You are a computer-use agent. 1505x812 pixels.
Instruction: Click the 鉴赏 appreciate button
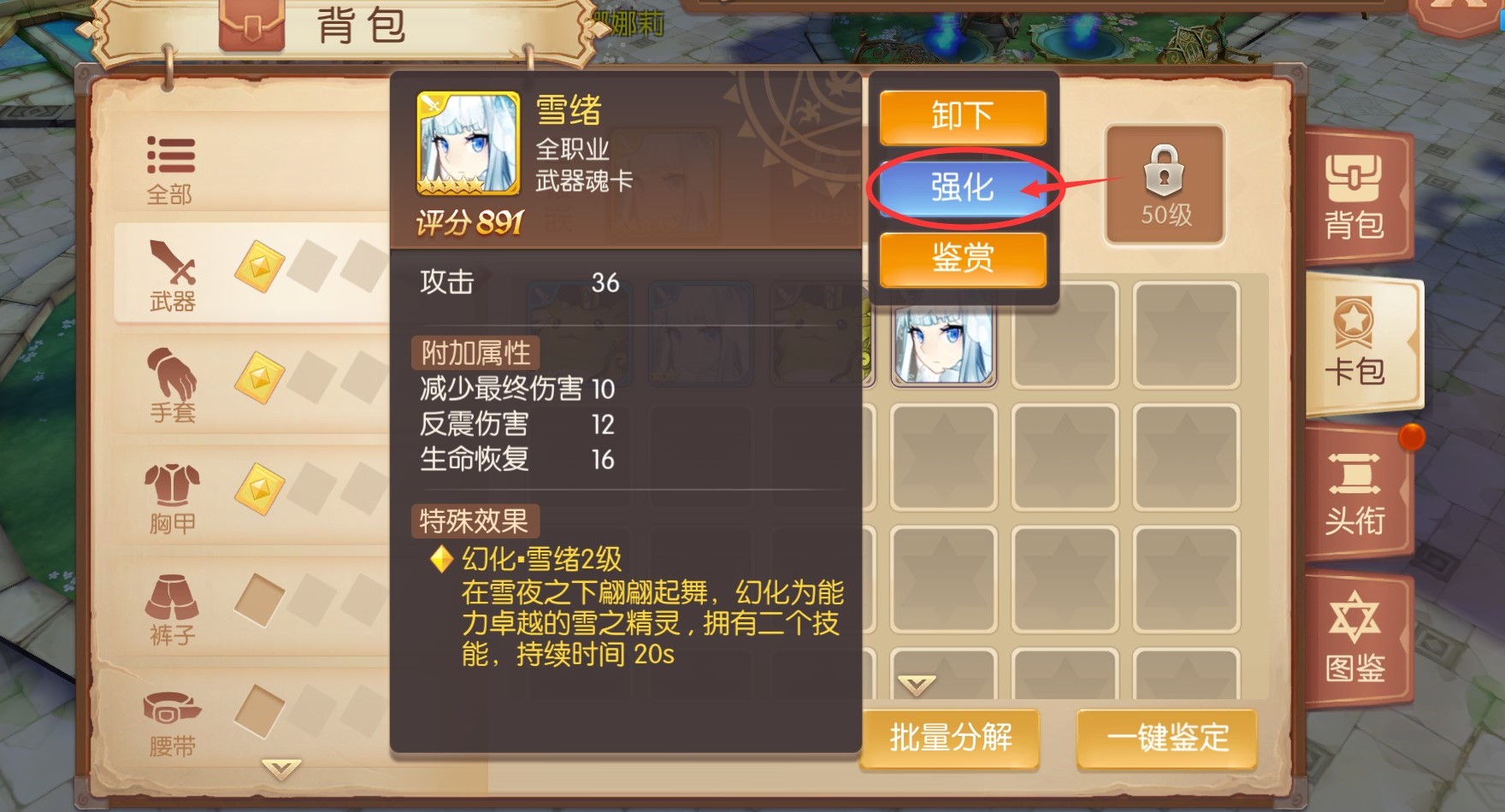point(962,261)
